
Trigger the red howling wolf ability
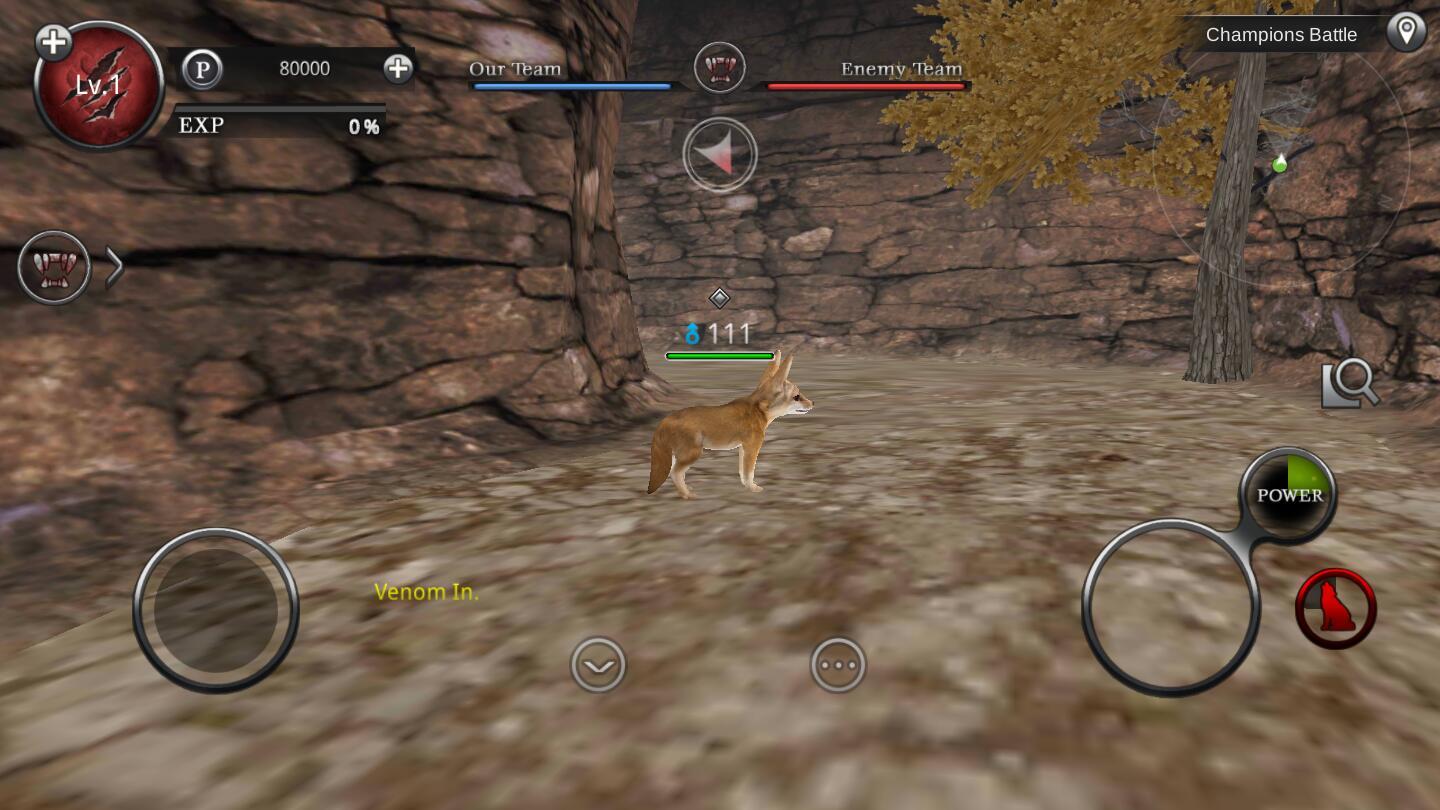tap(1335, 608)
